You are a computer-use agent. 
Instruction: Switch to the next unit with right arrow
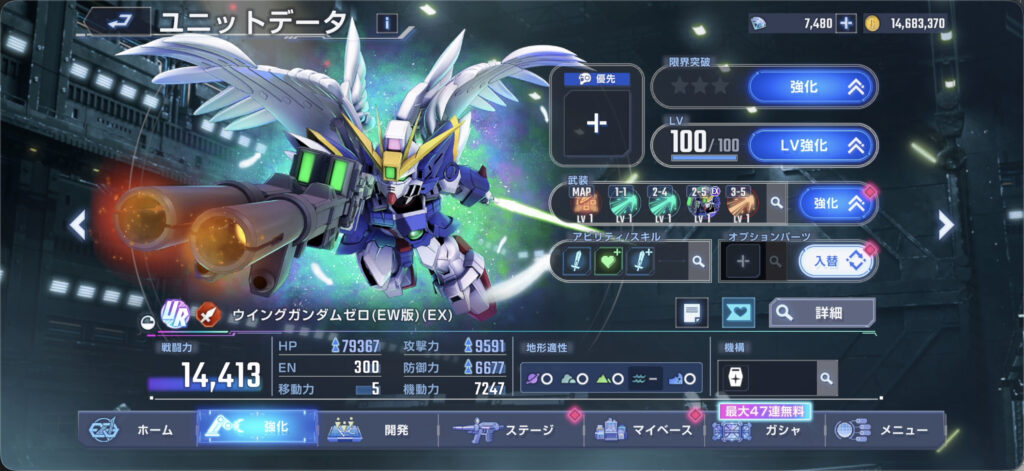[x=946, y=225]
